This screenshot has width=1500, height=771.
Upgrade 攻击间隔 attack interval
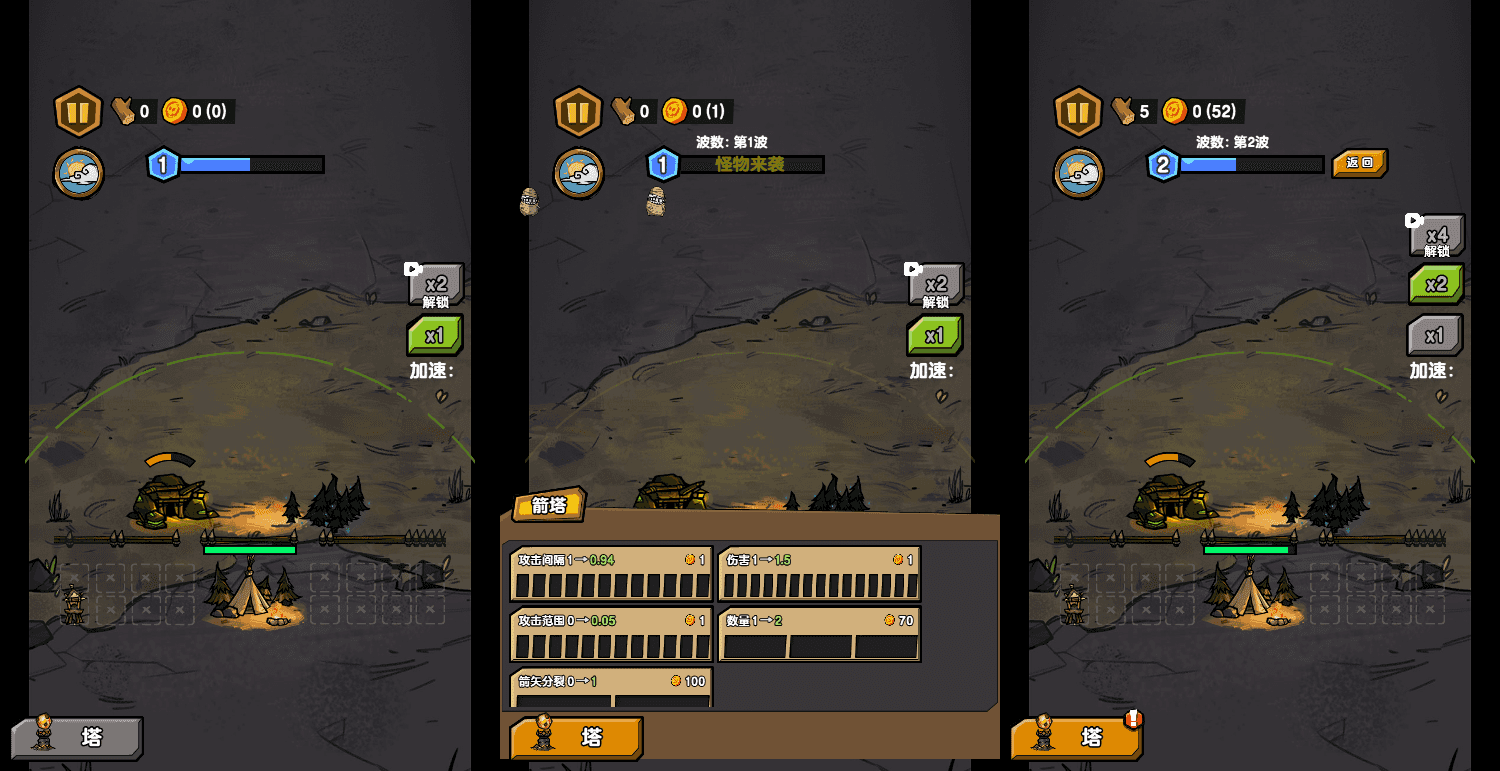(611, 574)
